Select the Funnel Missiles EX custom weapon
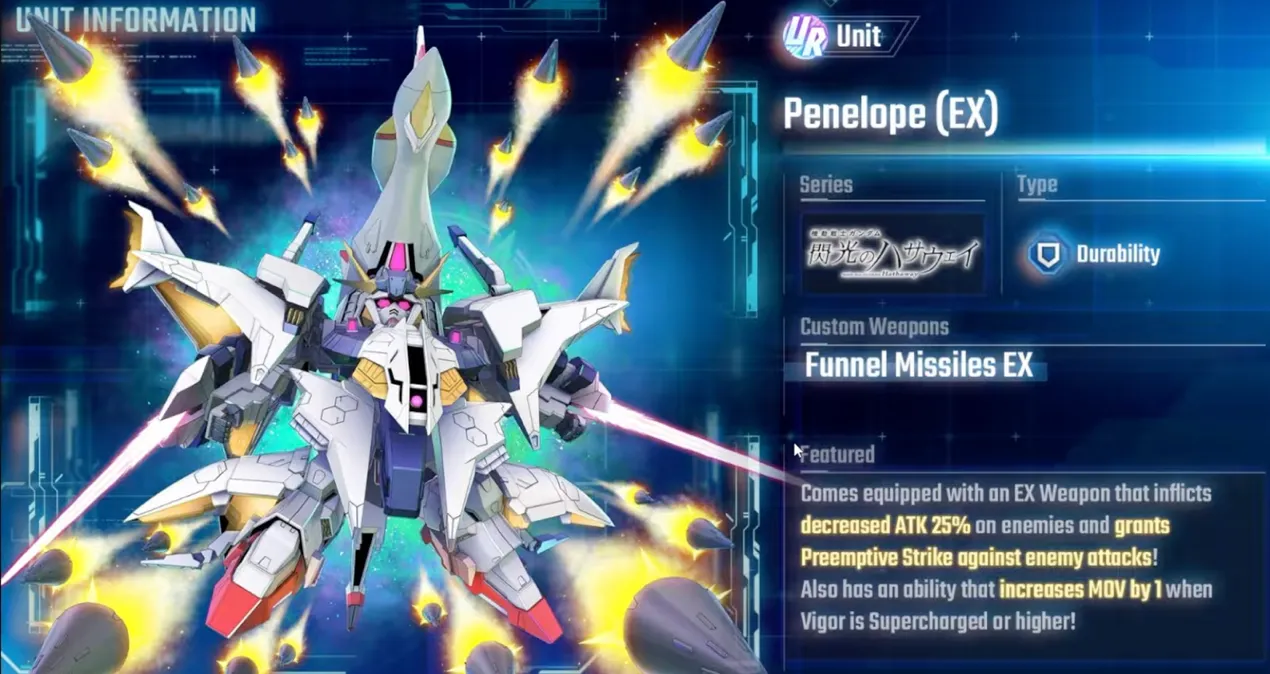The image size is (1270, 674). pyautogui.click(x=918, y=366)
